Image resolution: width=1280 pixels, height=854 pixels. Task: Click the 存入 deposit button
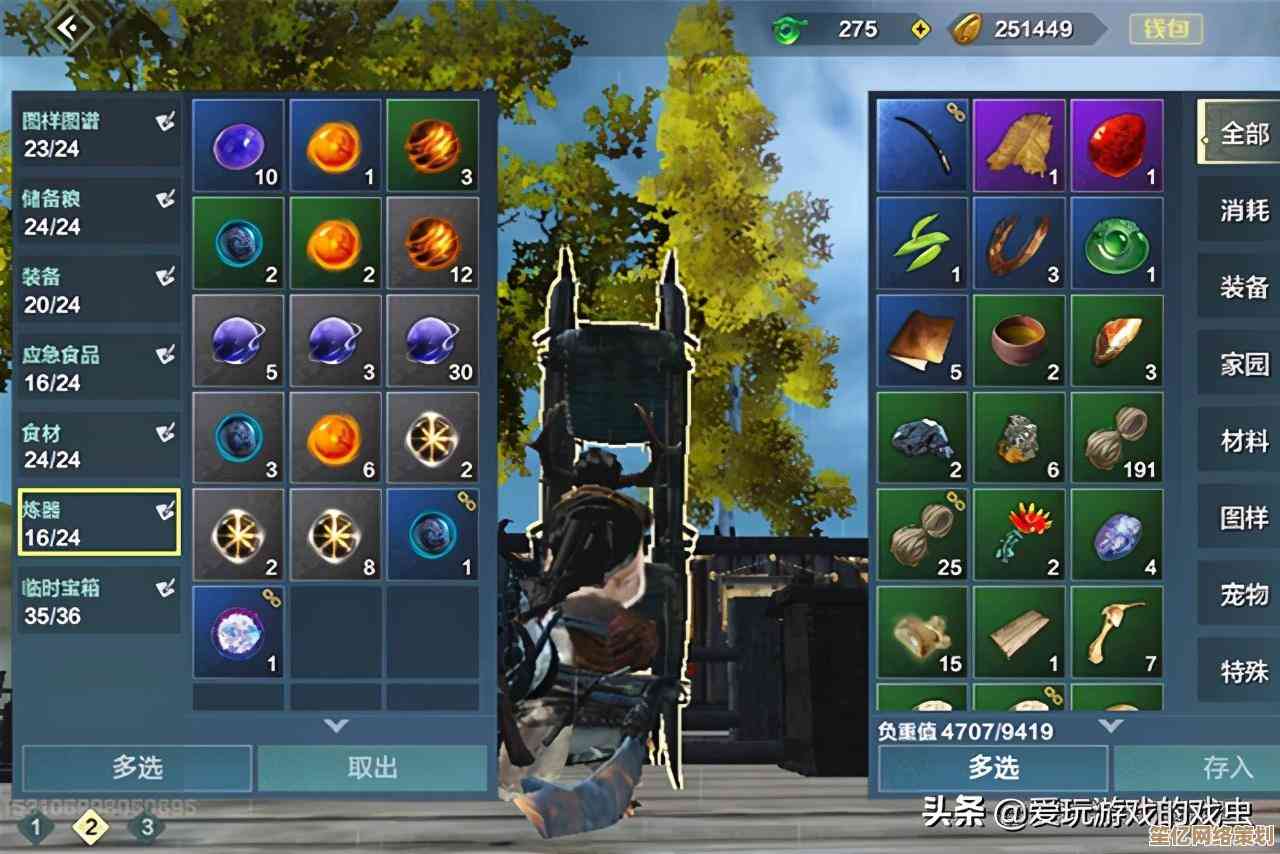pos(1226,767)
